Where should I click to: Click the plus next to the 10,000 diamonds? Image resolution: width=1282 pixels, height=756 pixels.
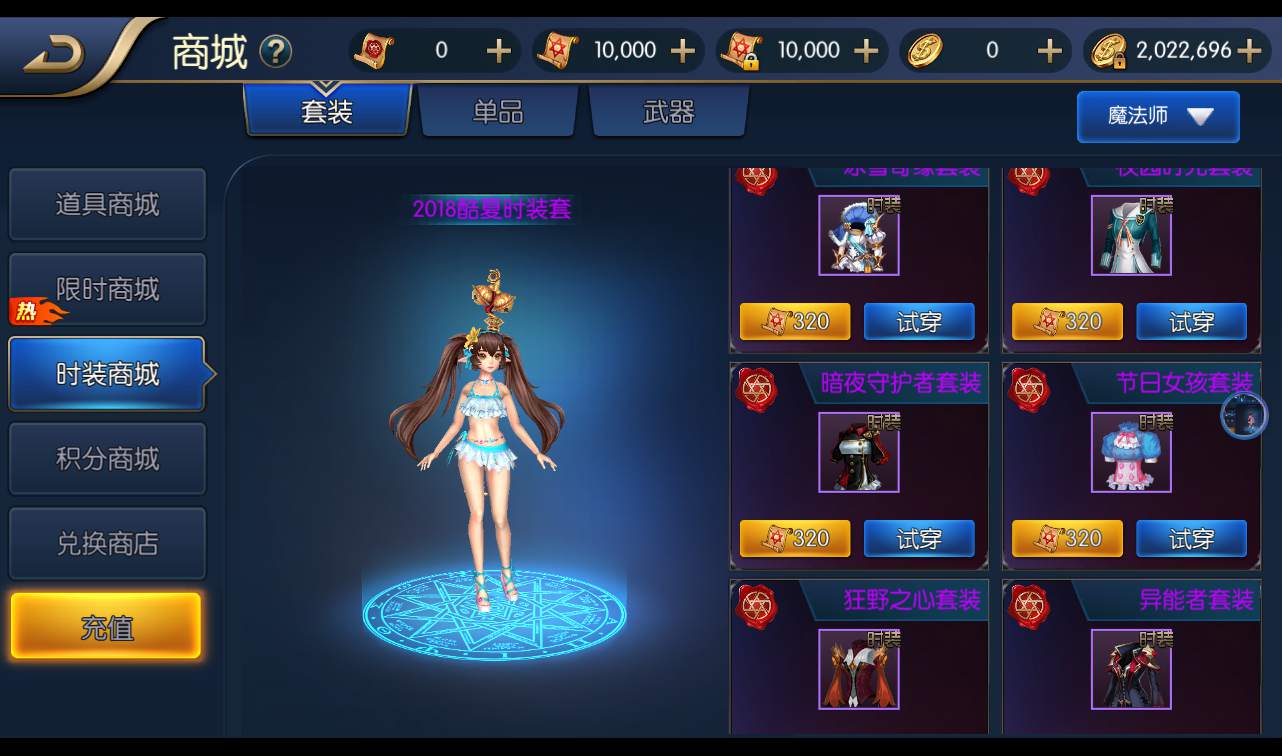[x=685, y=49]
